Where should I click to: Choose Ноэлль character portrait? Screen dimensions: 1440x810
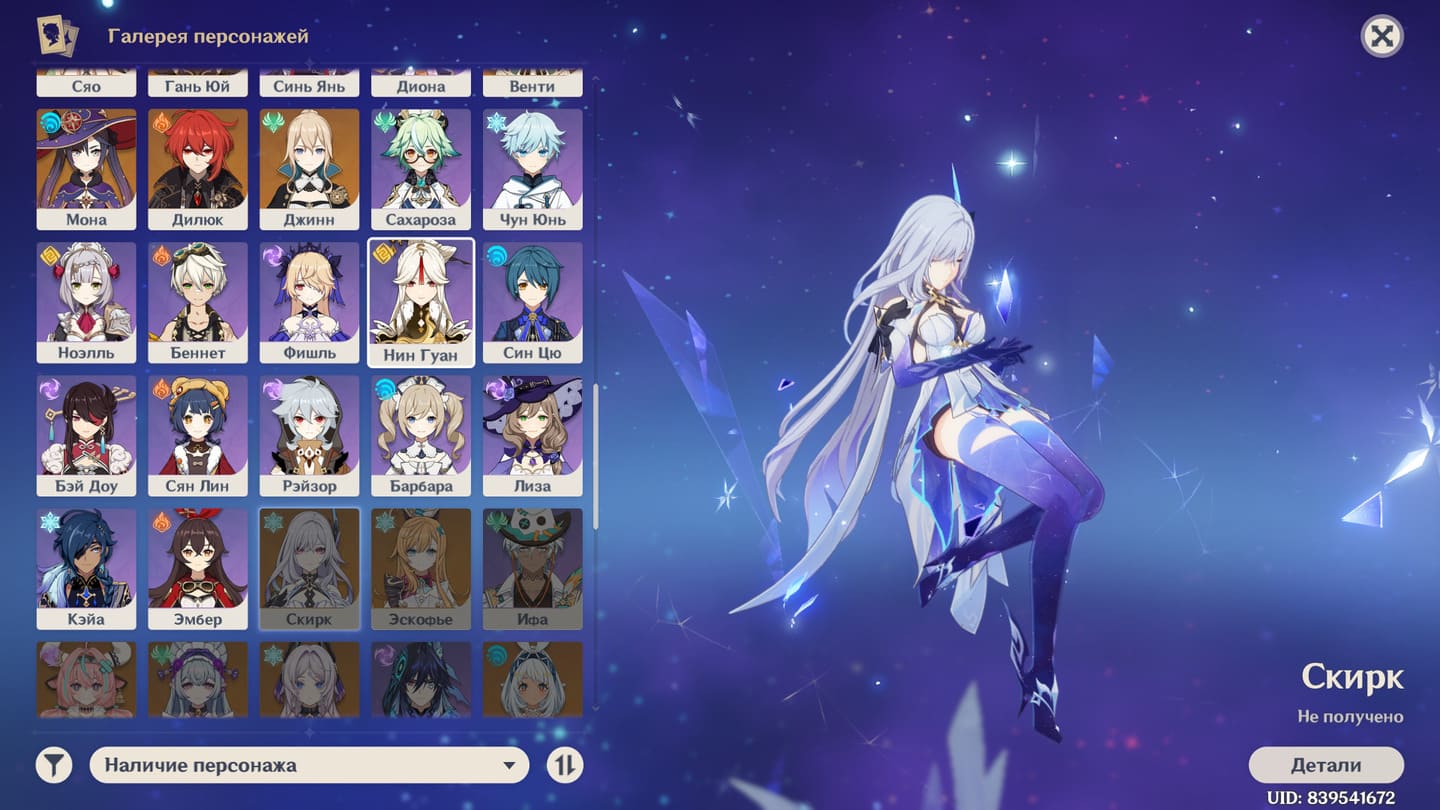click(x=87, y=301)
